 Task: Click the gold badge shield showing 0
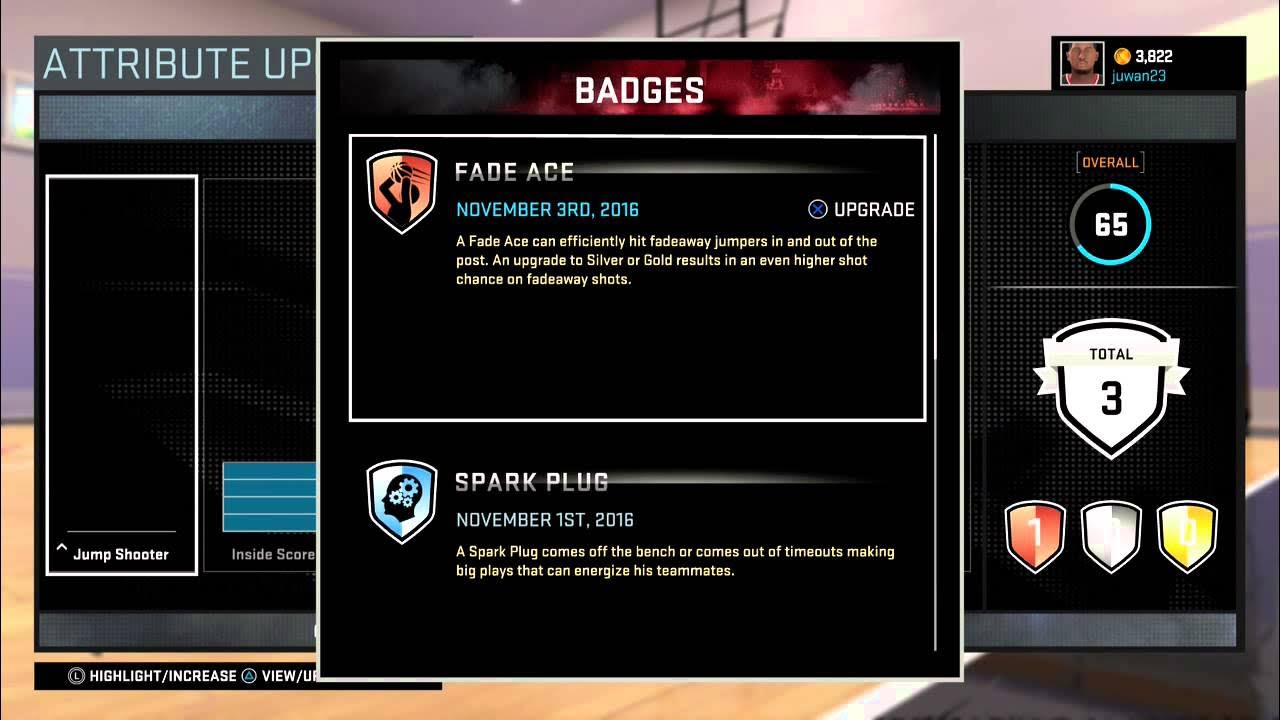coord(1187,537)
